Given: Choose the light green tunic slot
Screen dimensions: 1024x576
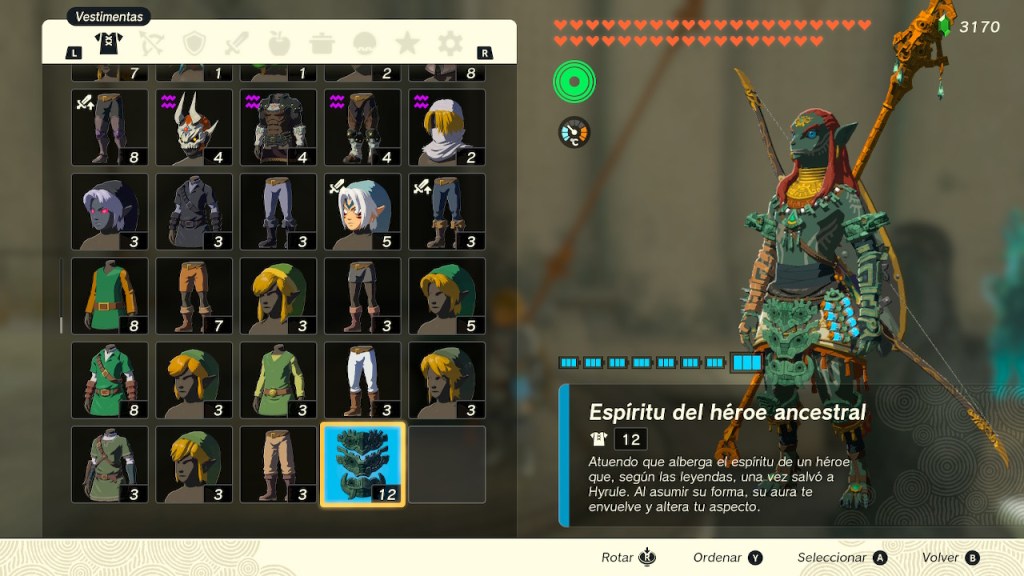Looking at the screenshot, I should (278, 380).
